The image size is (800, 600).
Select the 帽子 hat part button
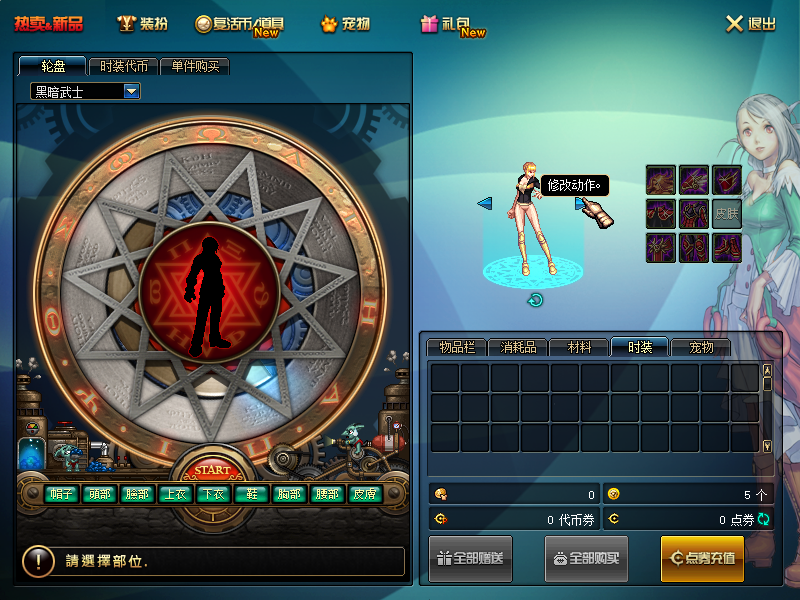61,494
